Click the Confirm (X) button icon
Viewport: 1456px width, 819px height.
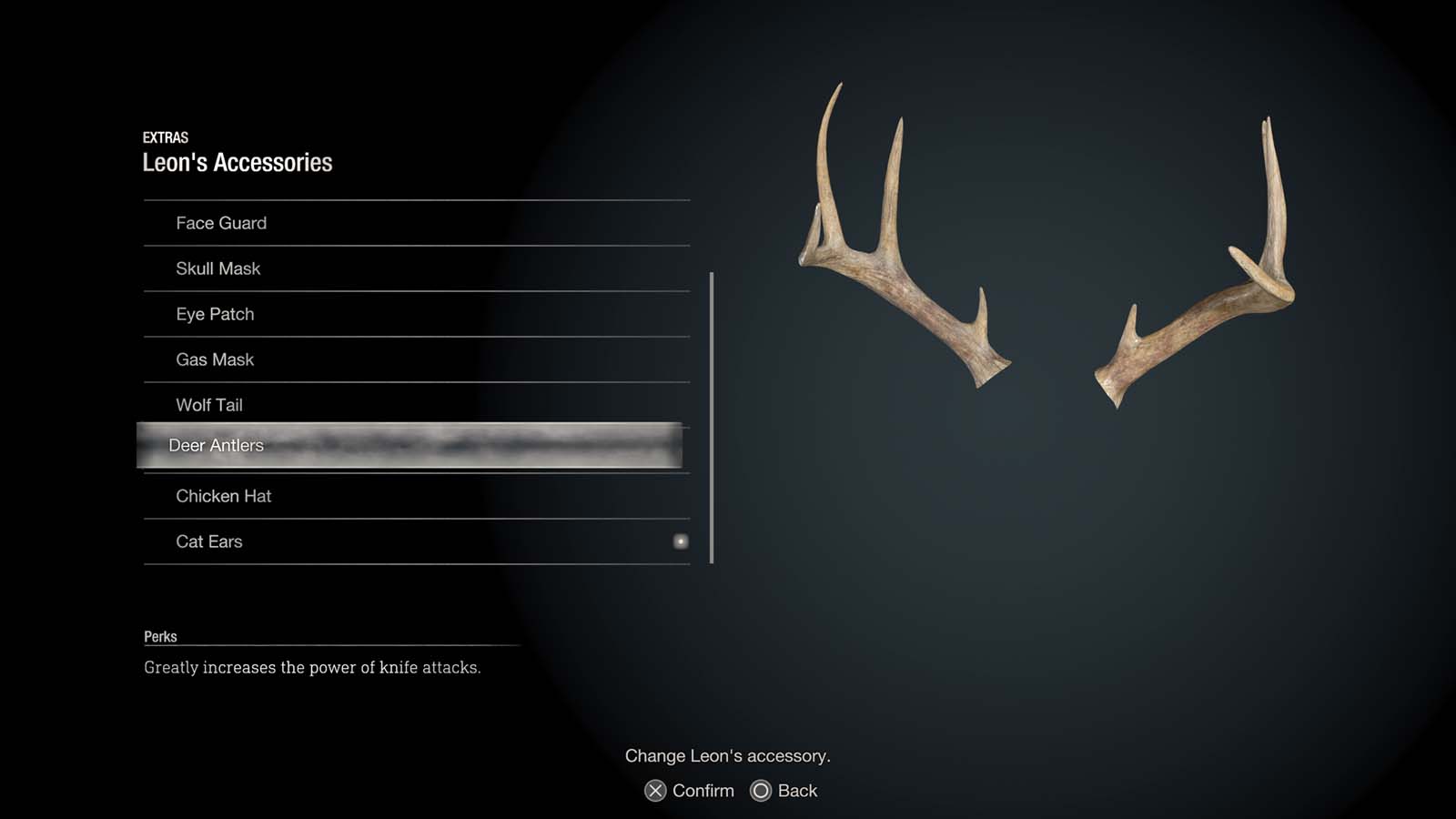[654, 790]
